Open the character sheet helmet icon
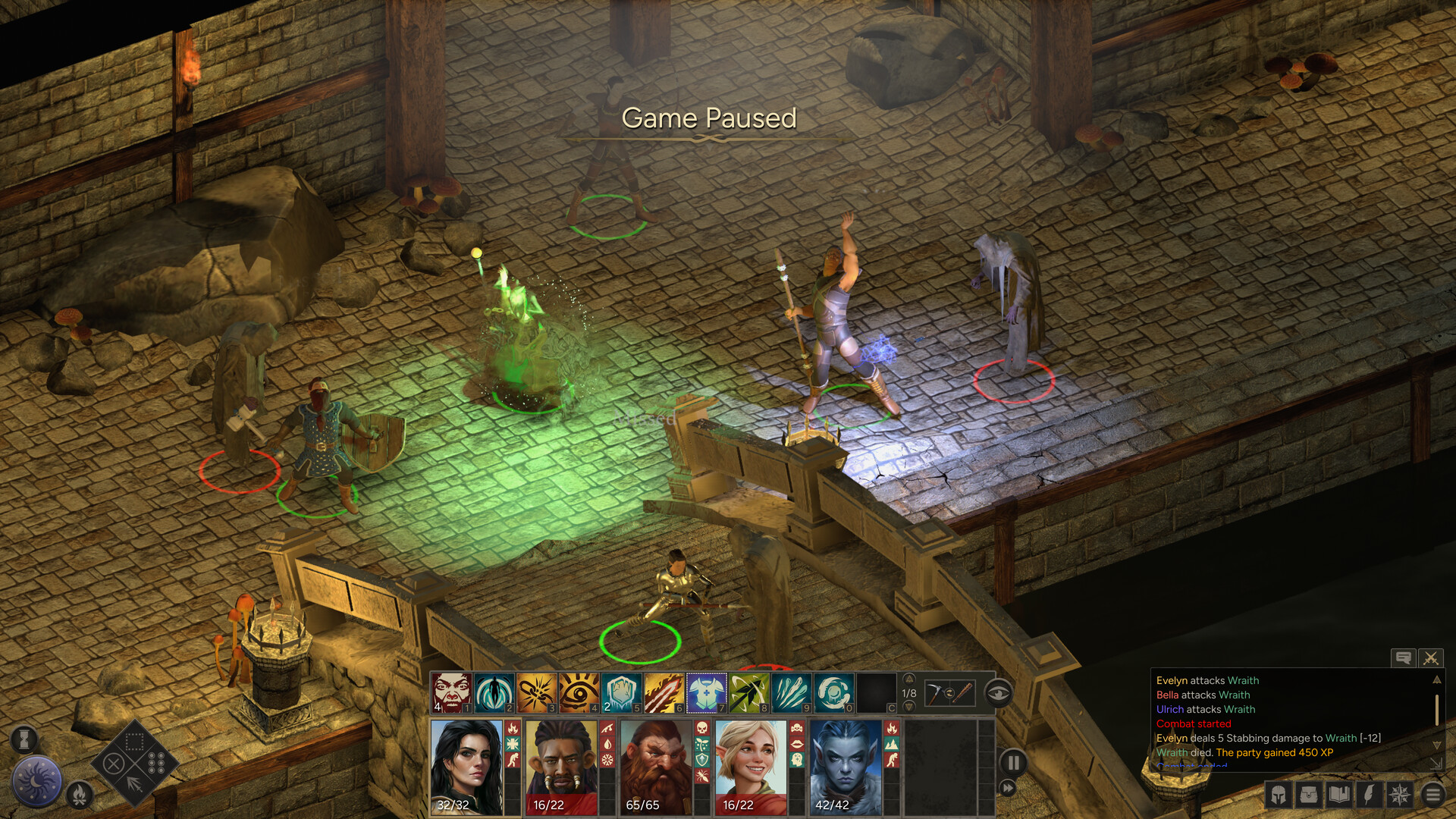Viewport: 1456px width, 819px height. coord(1278,794)
